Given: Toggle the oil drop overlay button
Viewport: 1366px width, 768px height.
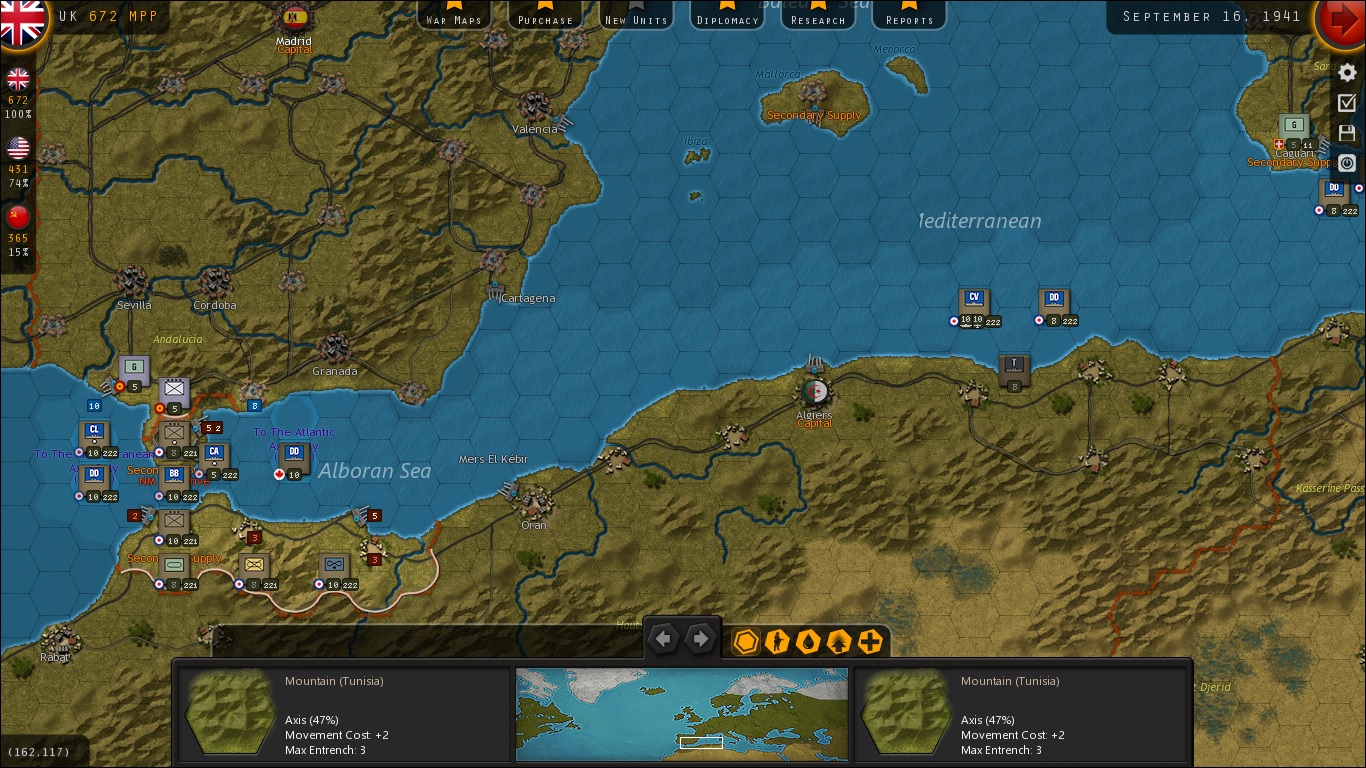Looking at the screenshot, I should pos(808,641).
